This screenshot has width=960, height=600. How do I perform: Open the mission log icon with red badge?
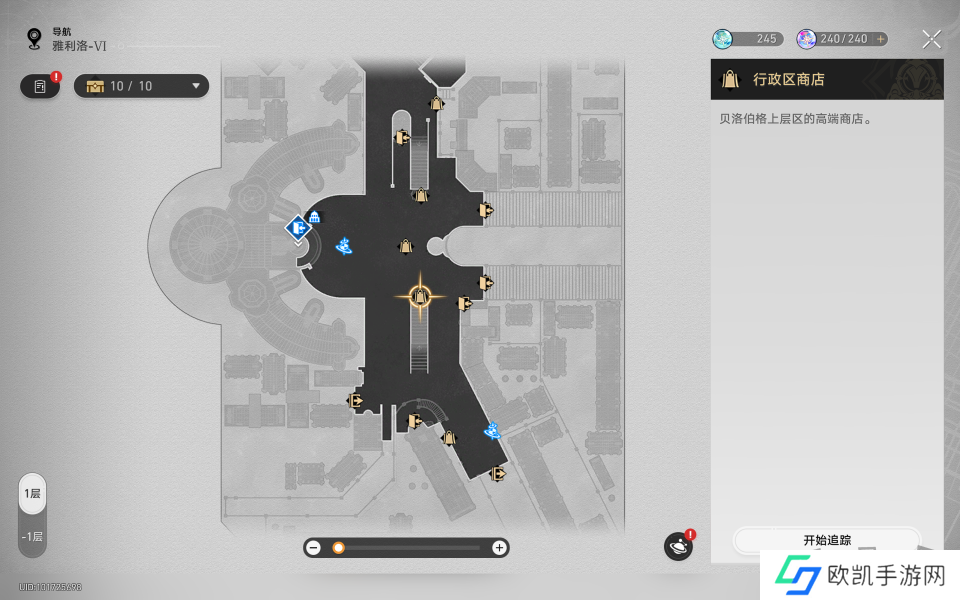click(x=40, y=86)
